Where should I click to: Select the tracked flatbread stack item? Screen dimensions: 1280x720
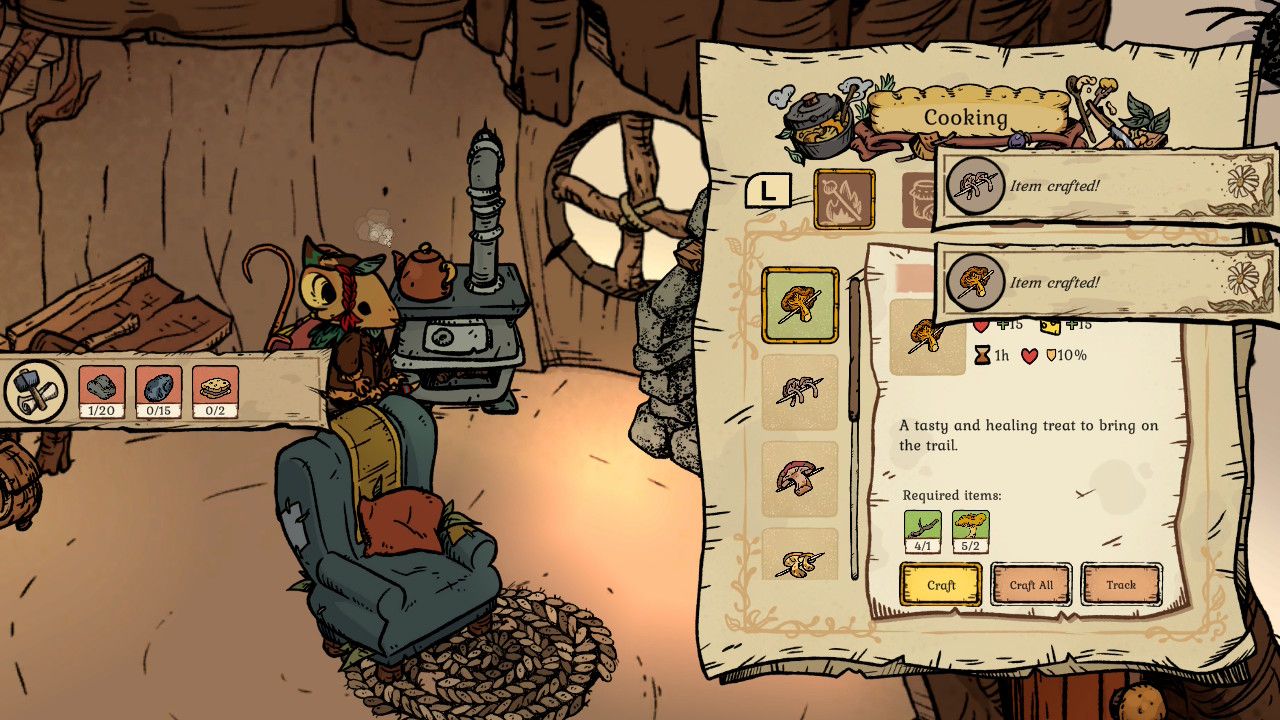(x=215, y=390)
